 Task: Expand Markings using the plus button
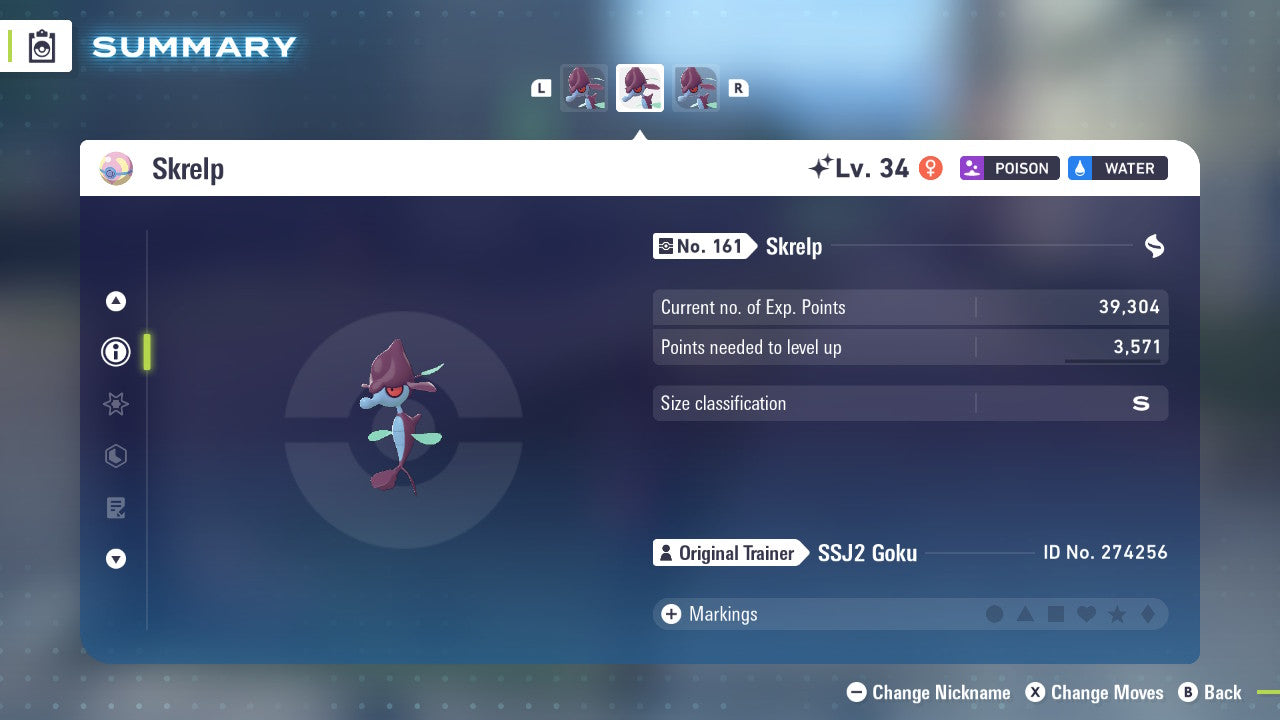[x=671, y=614]
